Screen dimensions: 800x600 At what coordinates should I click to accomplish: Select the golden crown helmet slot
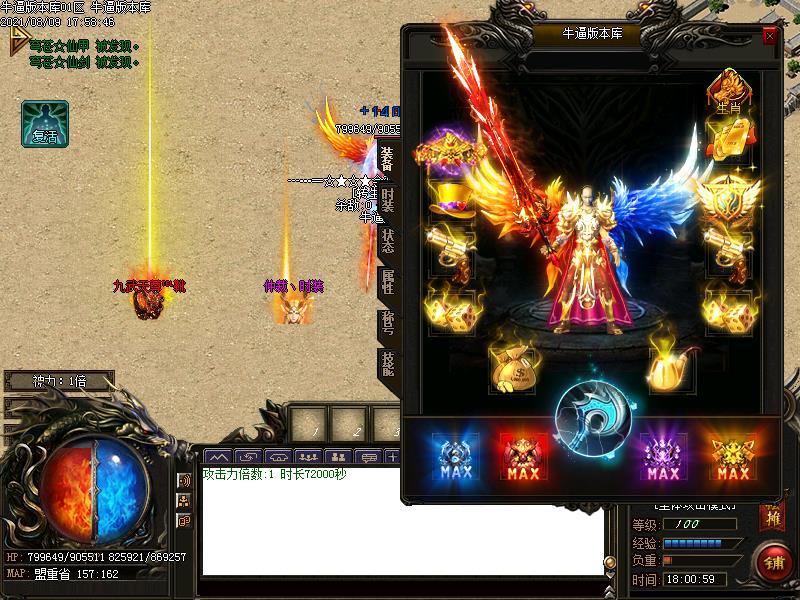(x=449, y=150)
